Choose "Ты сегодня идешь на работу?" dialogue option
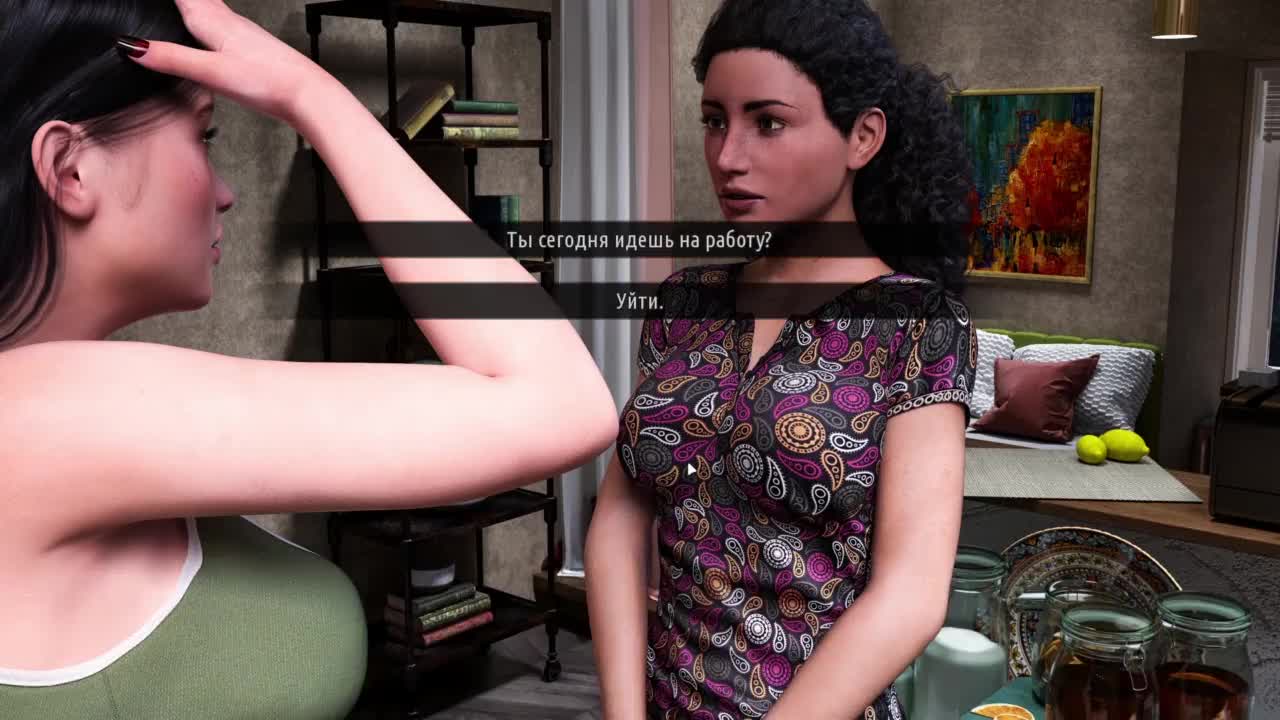 click(x=639, y=241)
